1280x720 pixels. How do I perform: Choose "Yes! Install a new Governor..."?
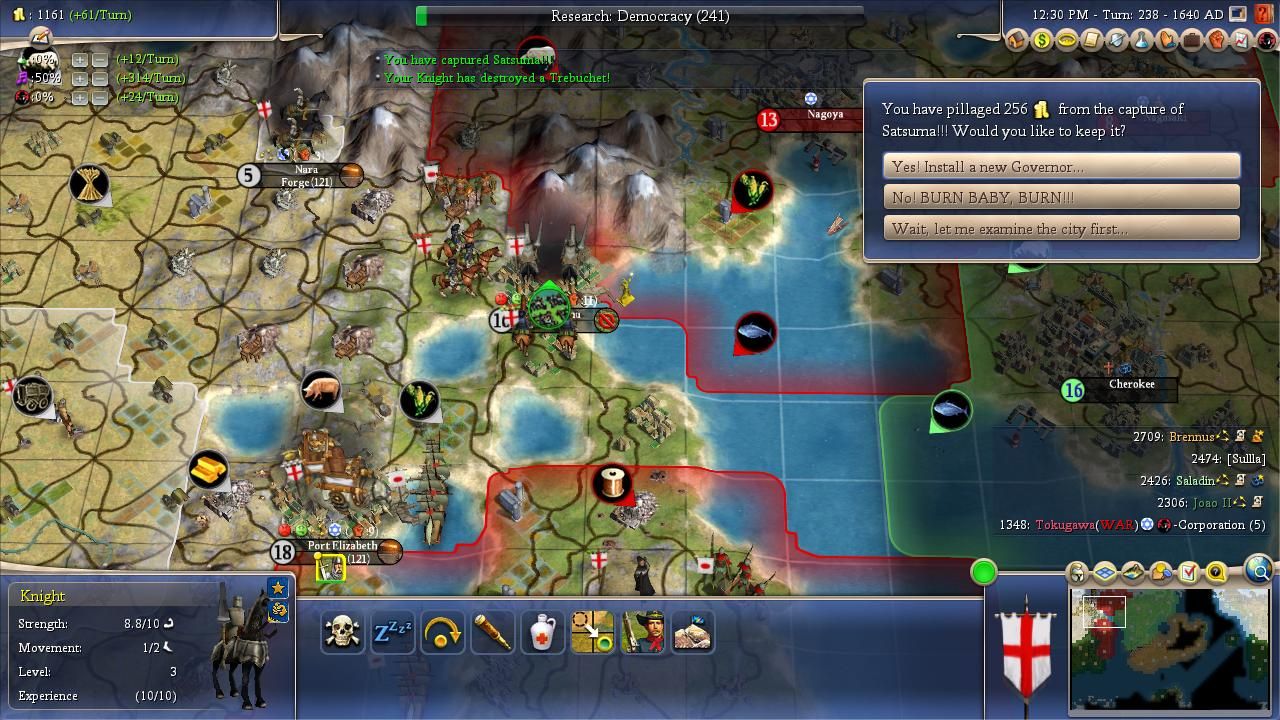[x=1061, y=167]
